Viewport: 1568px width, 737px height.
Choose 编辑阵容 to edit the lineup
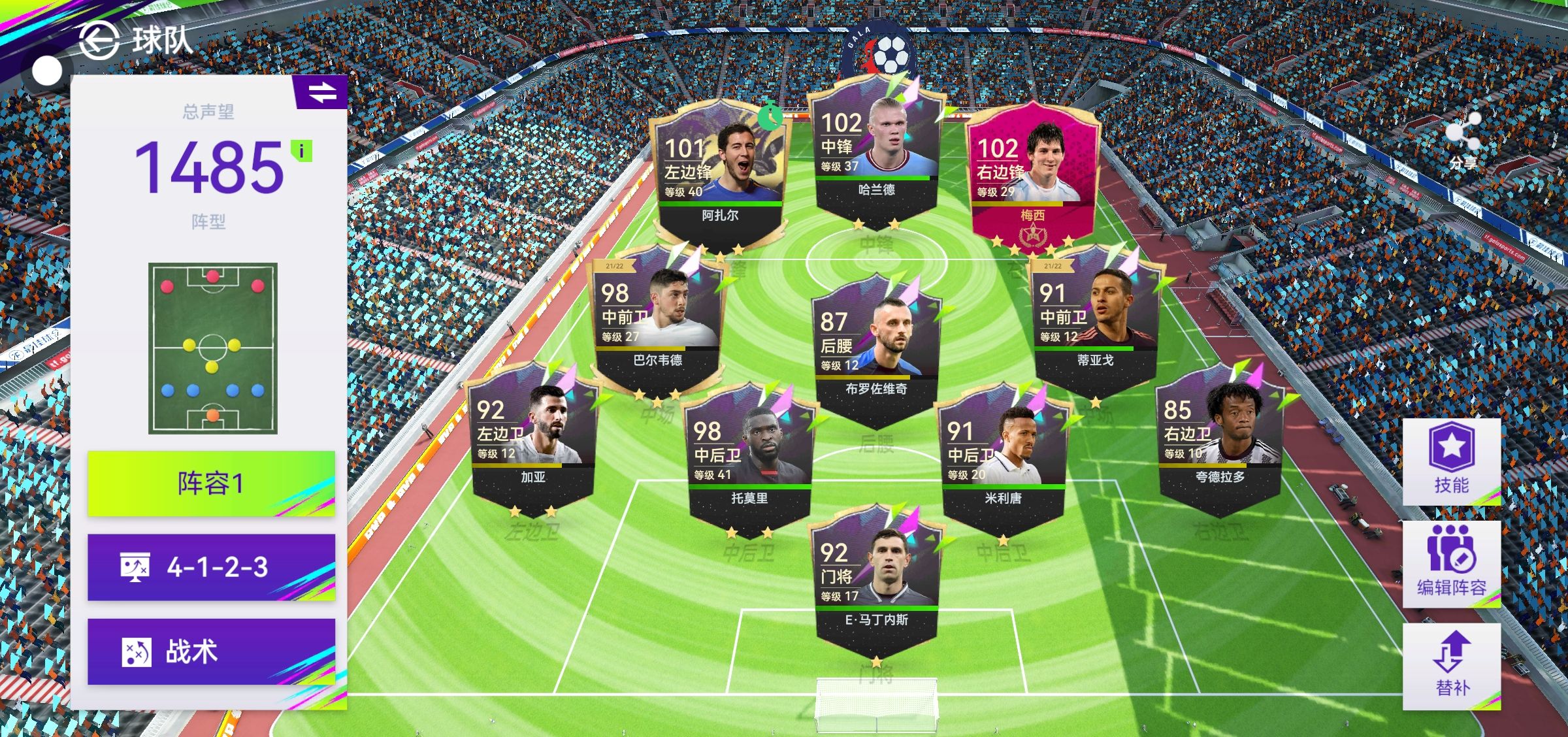click(x=1451, y=565)
